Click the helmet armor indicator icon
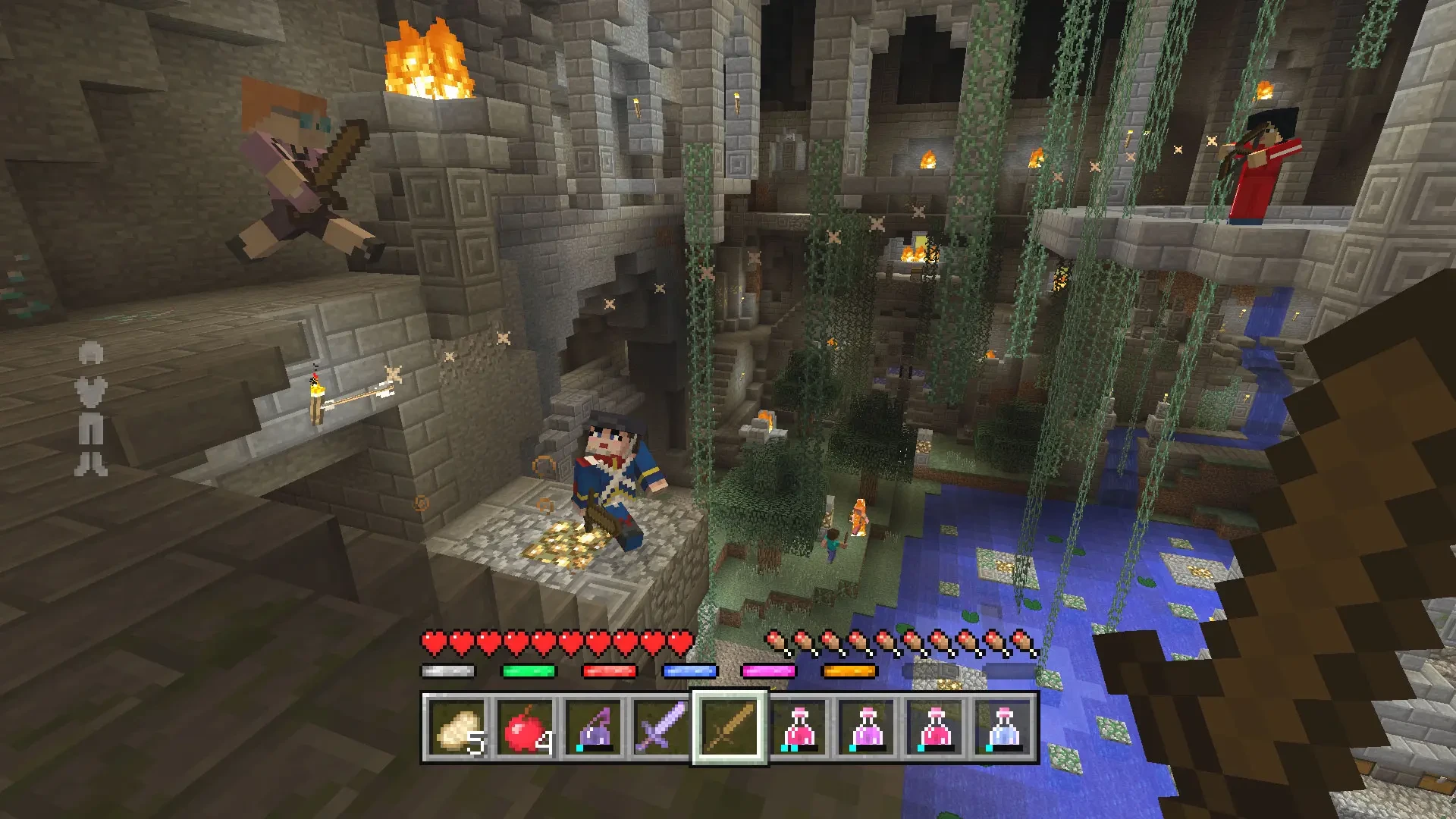The height and width of the screenshot is (819, 1456). point(91,353)
